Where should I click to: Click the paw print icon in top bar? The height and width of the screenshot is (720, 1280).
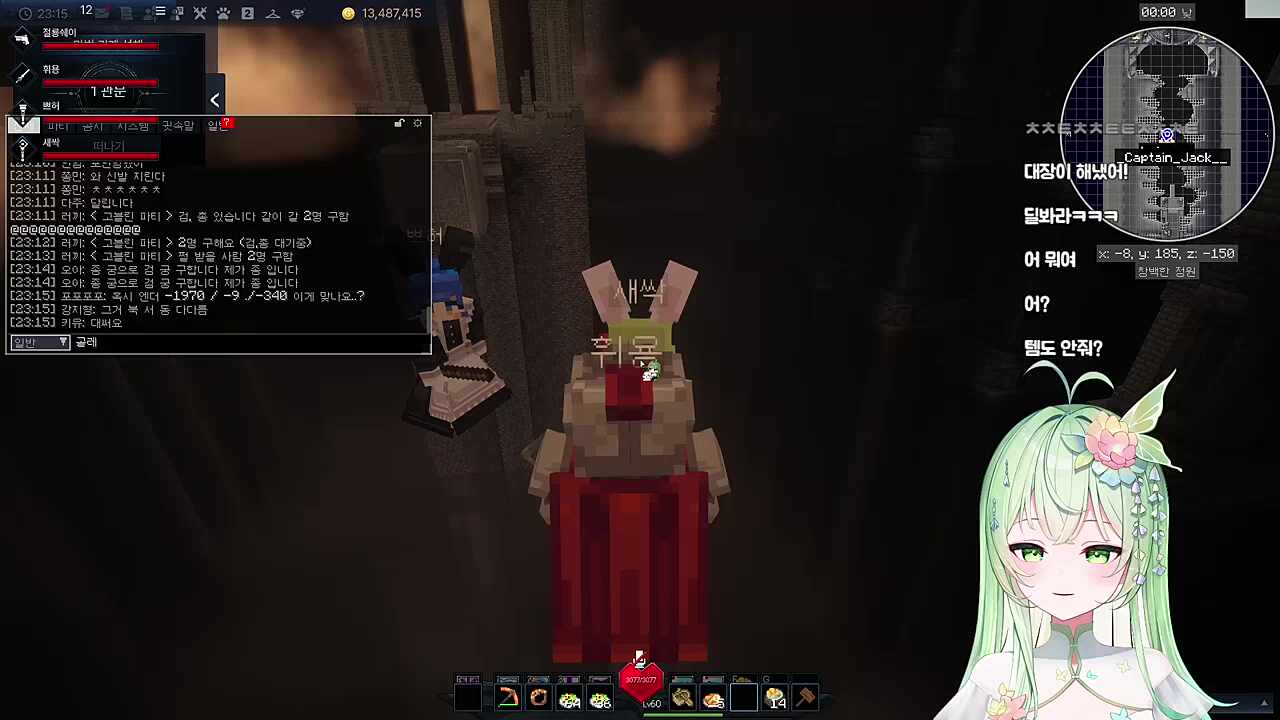click(223, 13)
